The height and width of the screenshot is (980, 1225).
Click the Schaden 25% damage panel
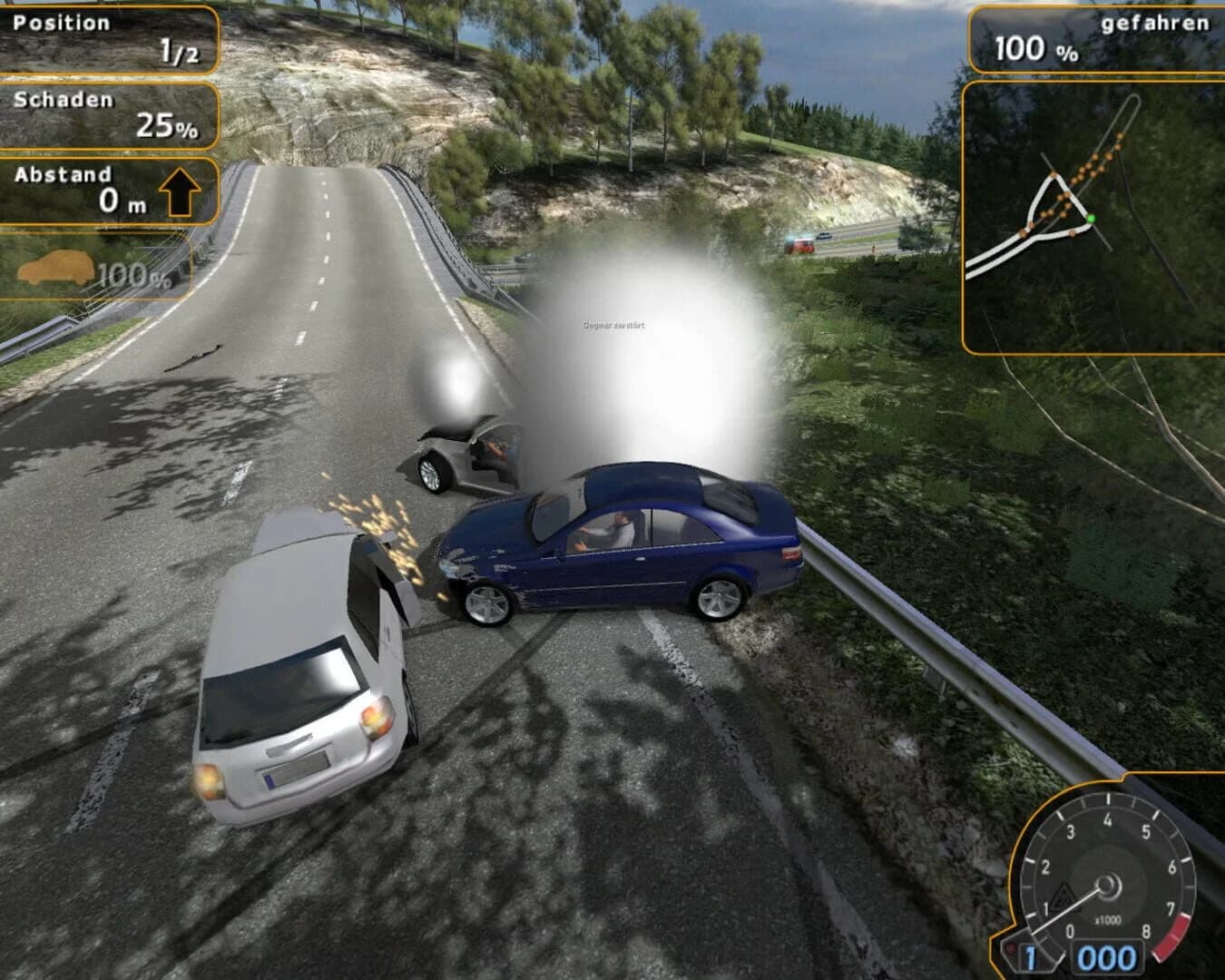(x=109, y=113)
